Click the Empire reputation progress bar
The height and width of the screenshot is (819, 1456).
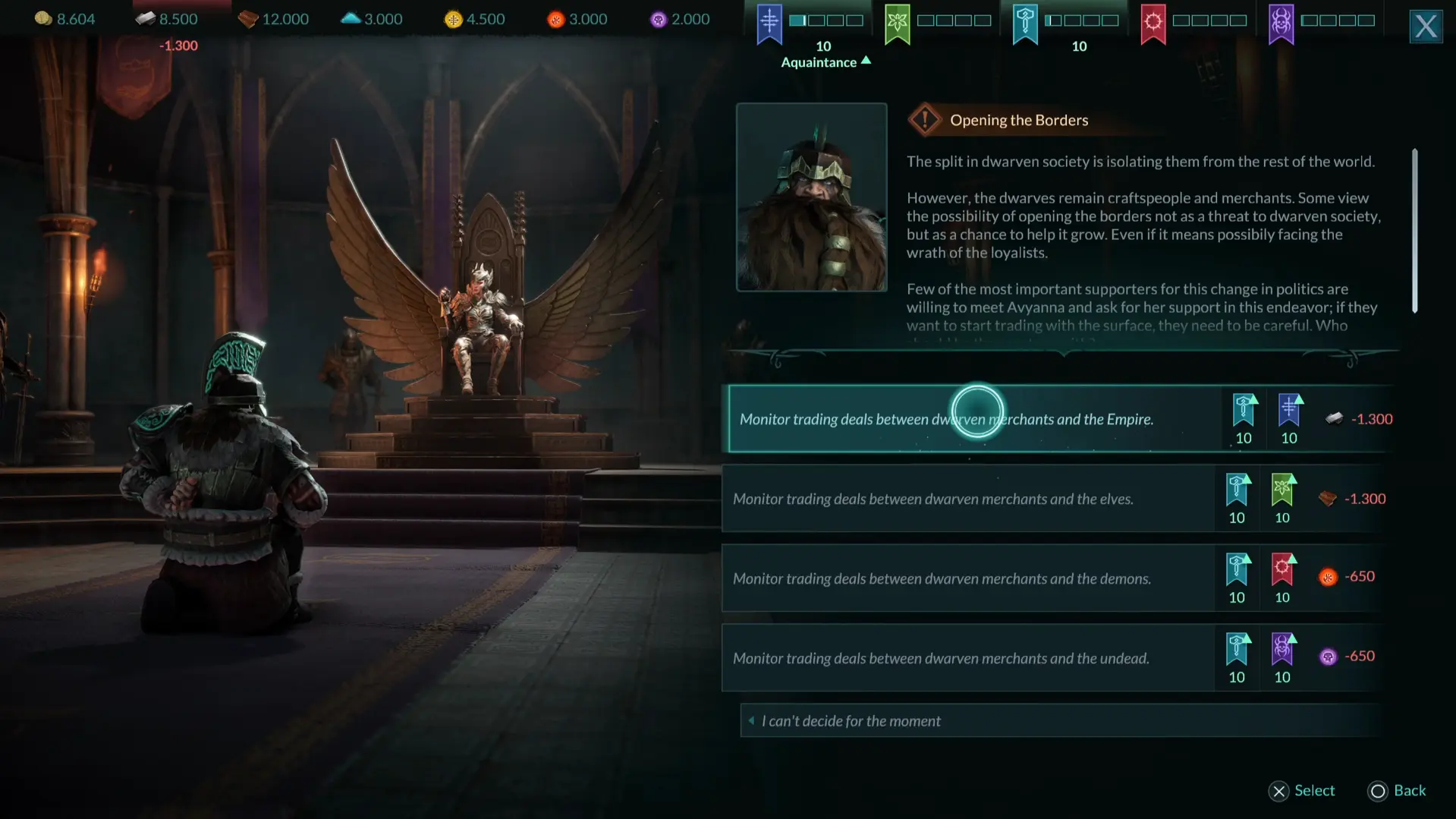coord(826,21)
